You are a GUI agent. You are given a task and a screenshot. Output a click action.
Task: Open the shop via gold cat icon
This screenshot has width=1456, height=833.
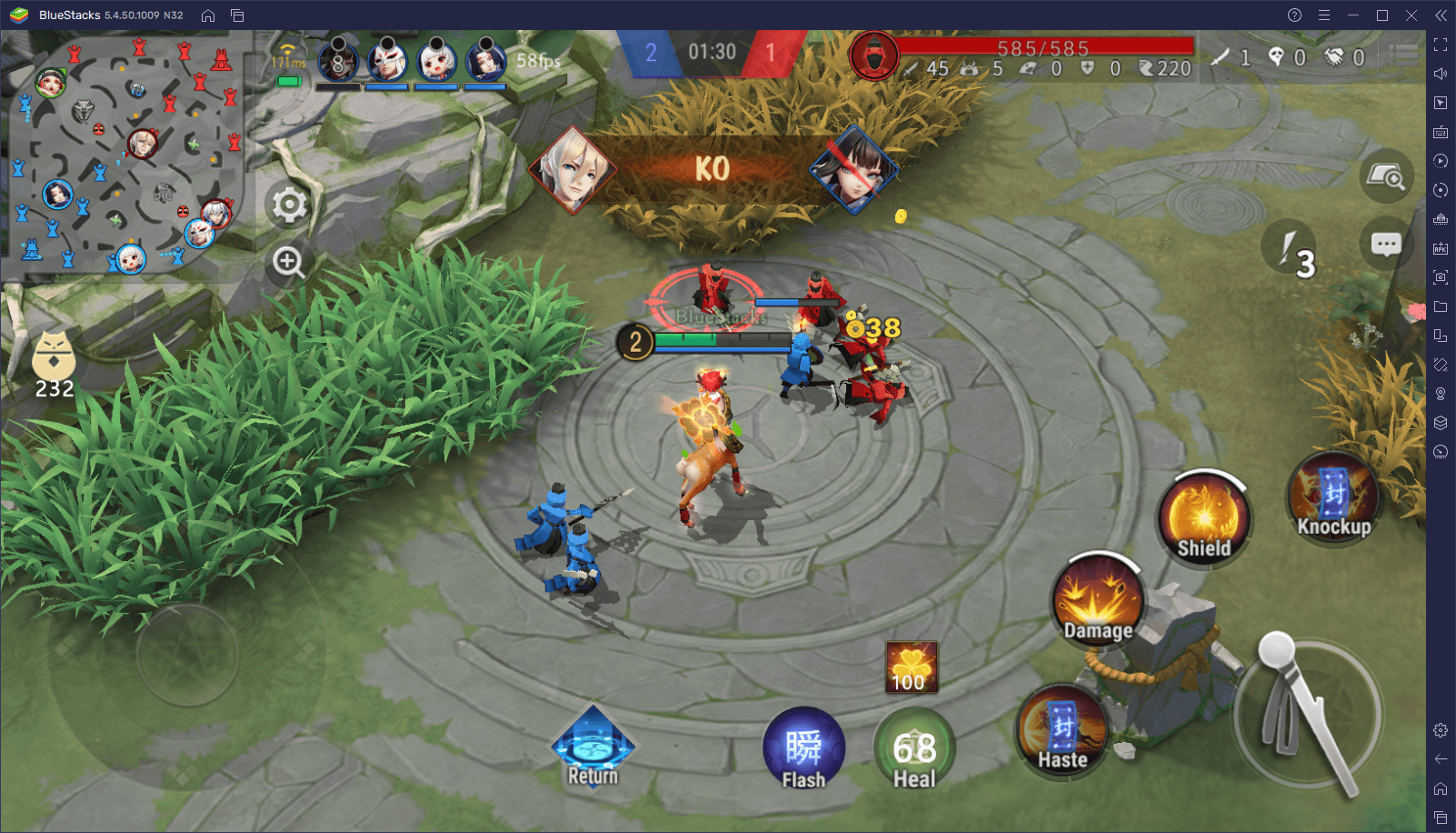click(54, 357)
